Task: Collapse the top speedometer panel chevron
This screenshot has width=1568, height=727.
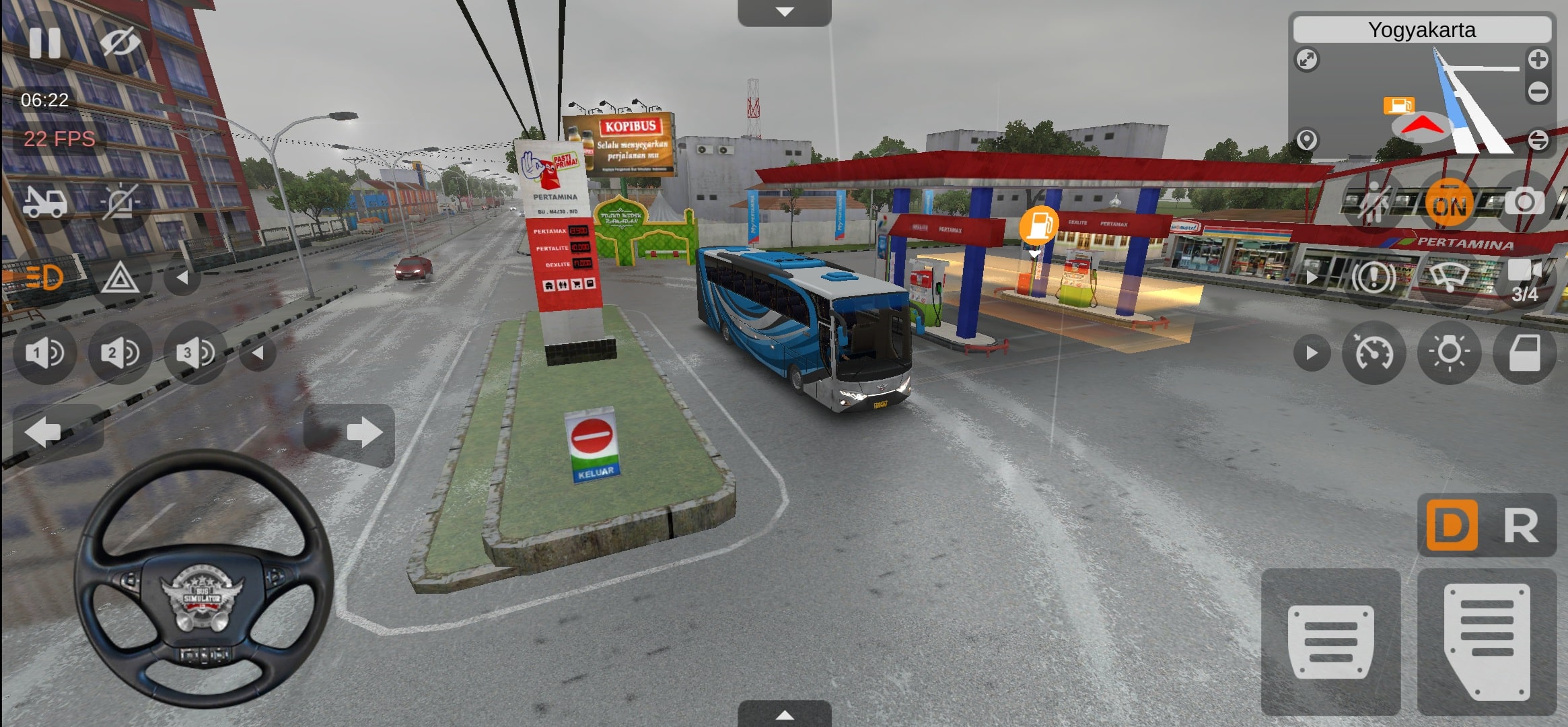Action: pos(784,11)
